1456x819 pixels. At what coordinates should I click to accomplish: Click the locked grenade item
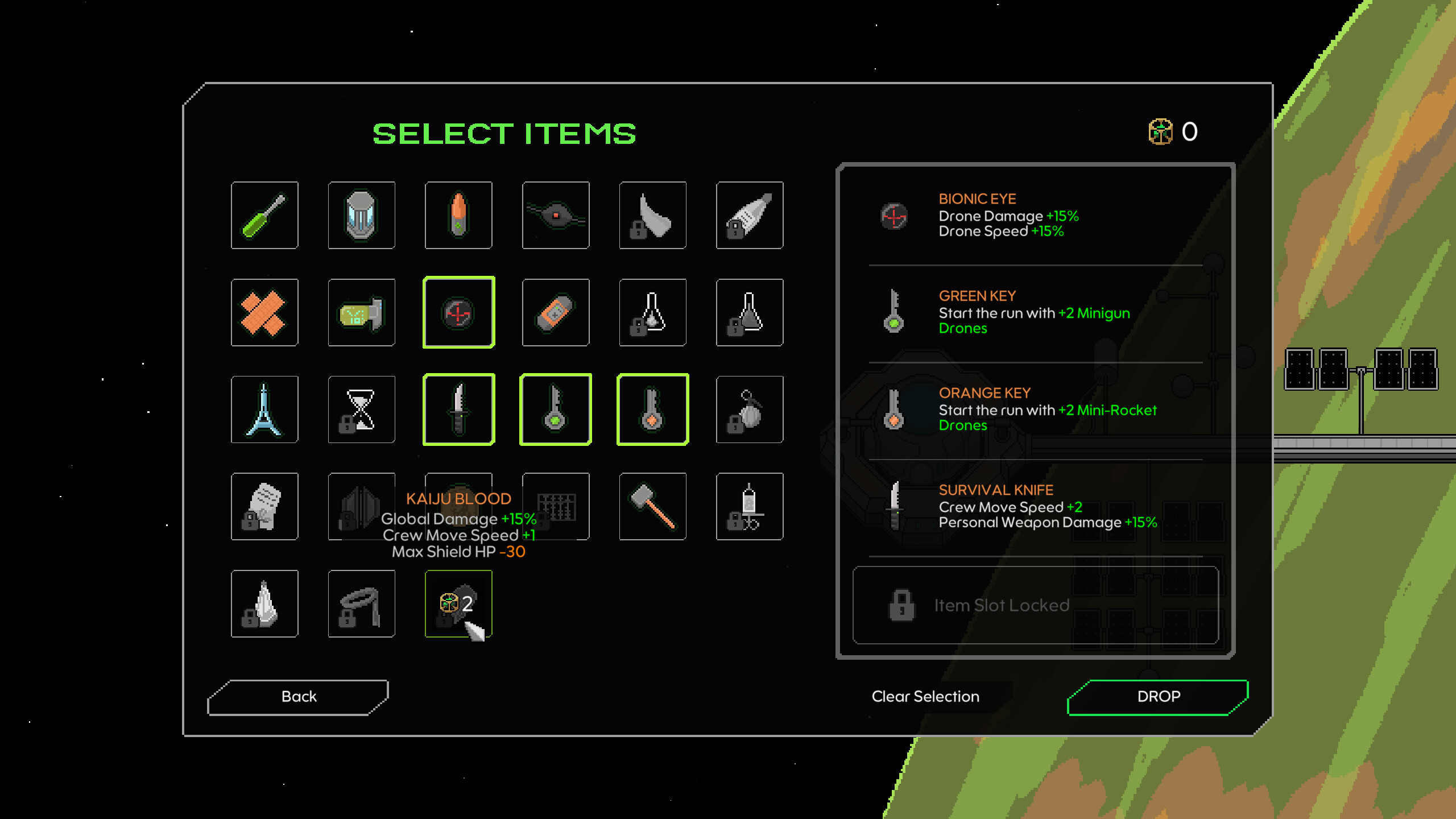[749, 409]
